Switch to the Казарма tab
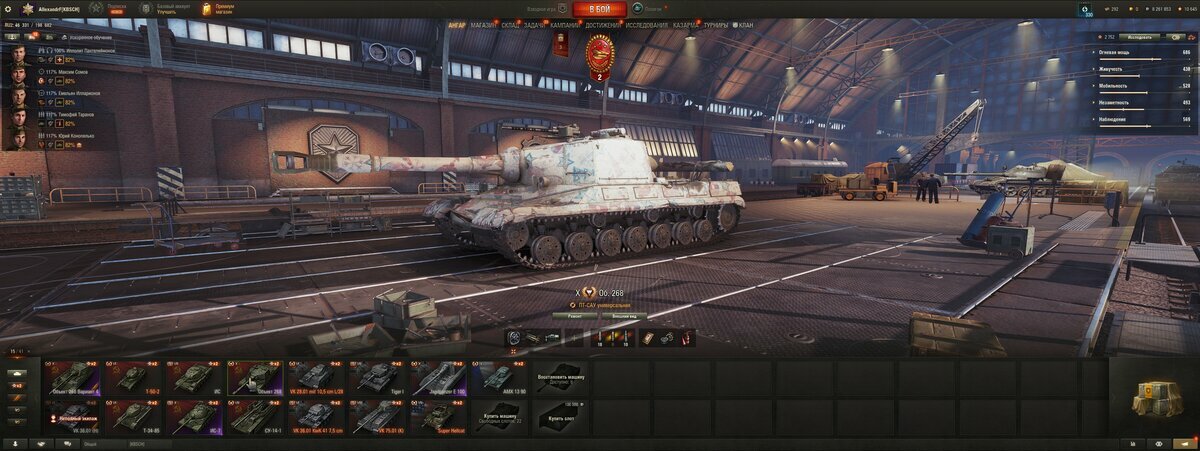Viewport: 1200px width, 451px height. tap(686, 24)
